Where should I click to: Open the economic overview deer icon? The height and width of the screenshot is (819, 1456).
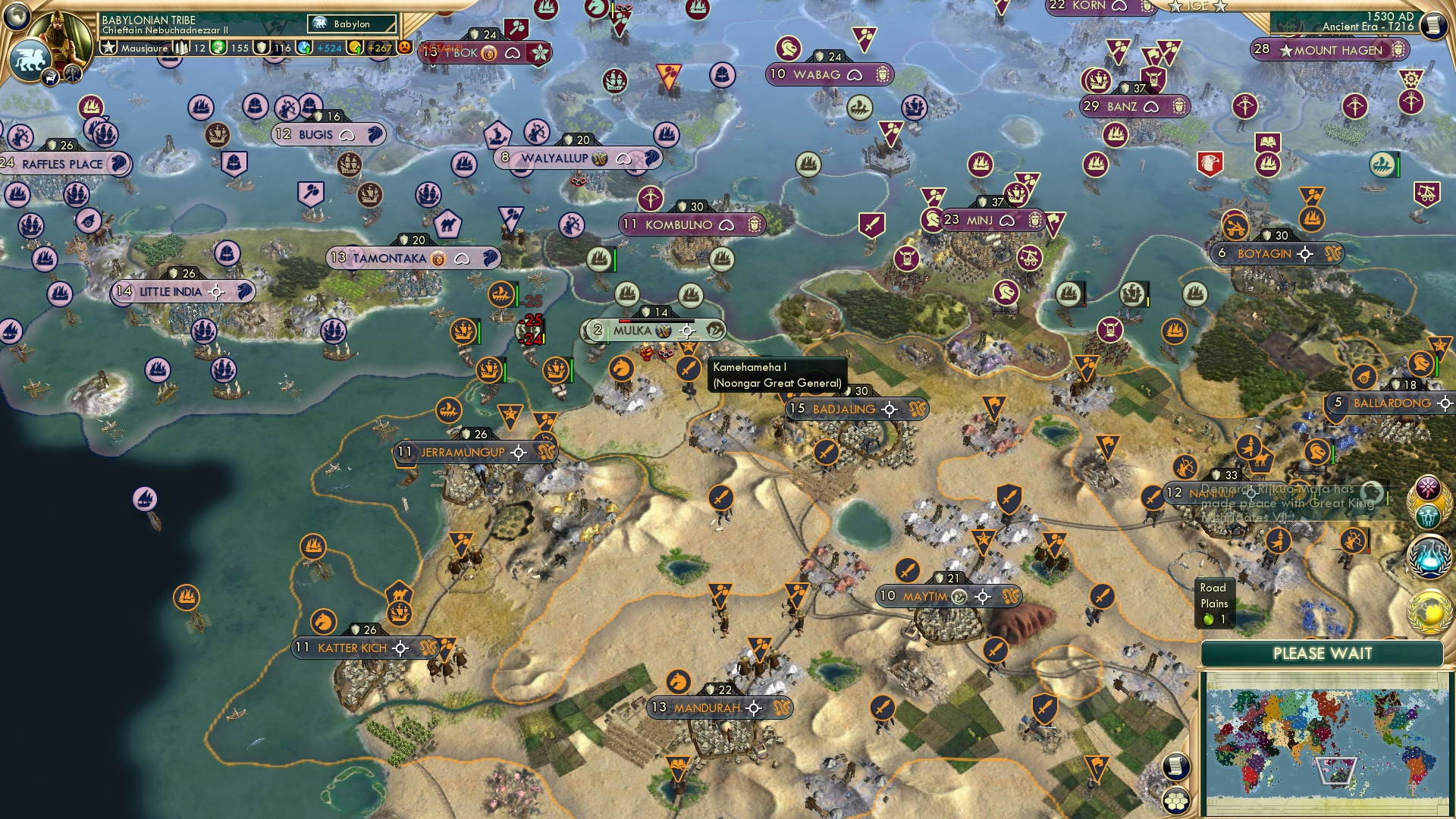pyautogui.click(x=50, y=78)
